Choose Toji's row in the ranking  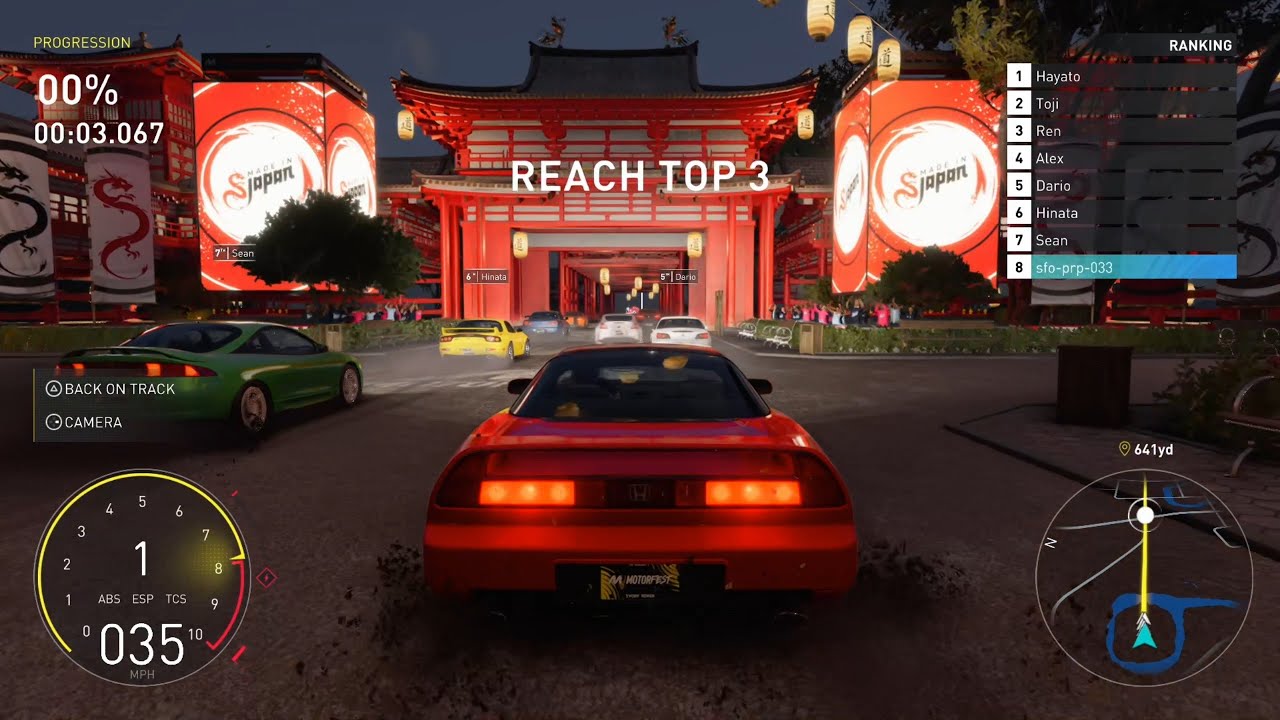point(1121,103)
